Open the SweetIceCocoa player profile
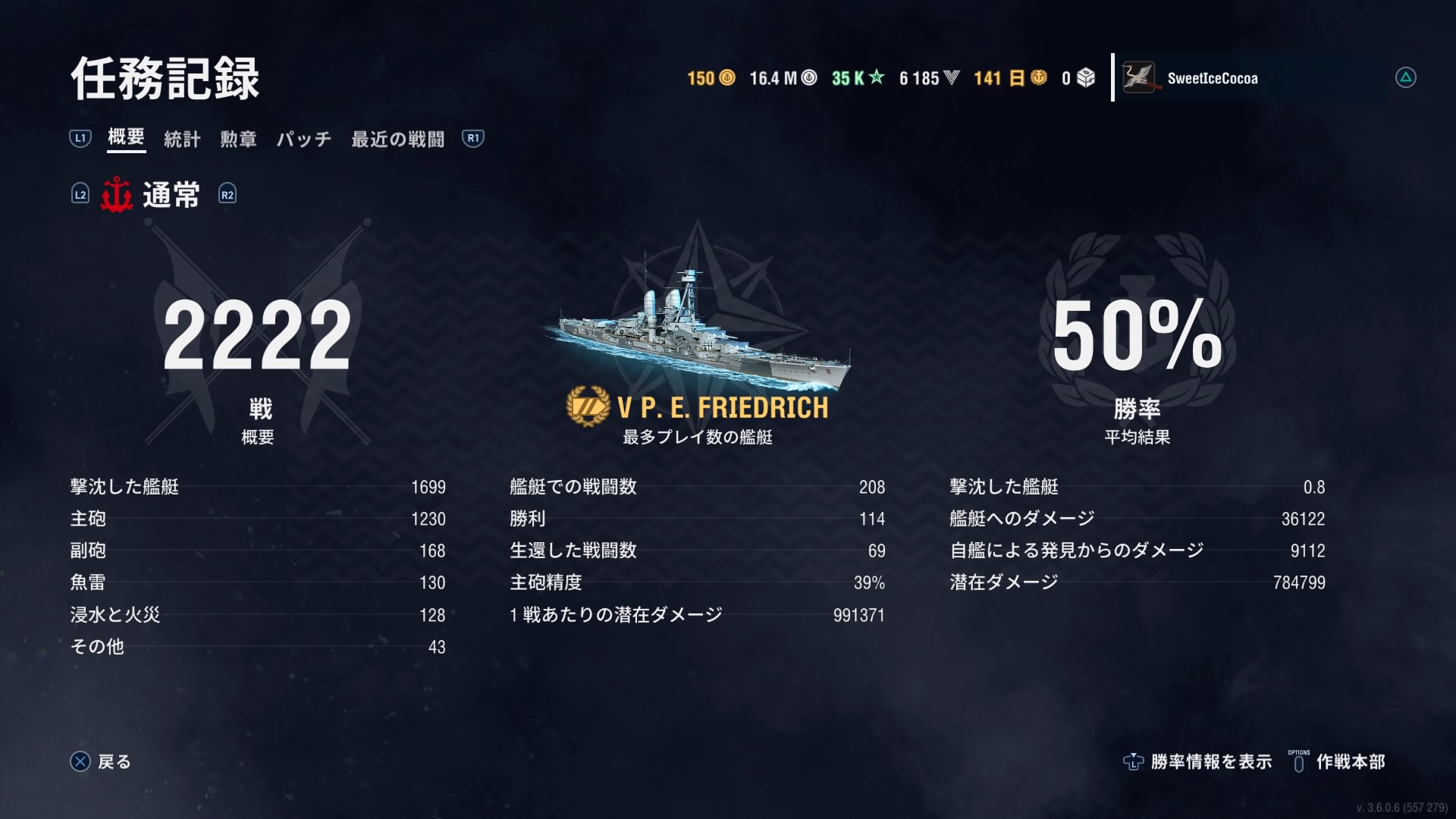This screenshot has height=819, width=1456. pos(1212,78)
